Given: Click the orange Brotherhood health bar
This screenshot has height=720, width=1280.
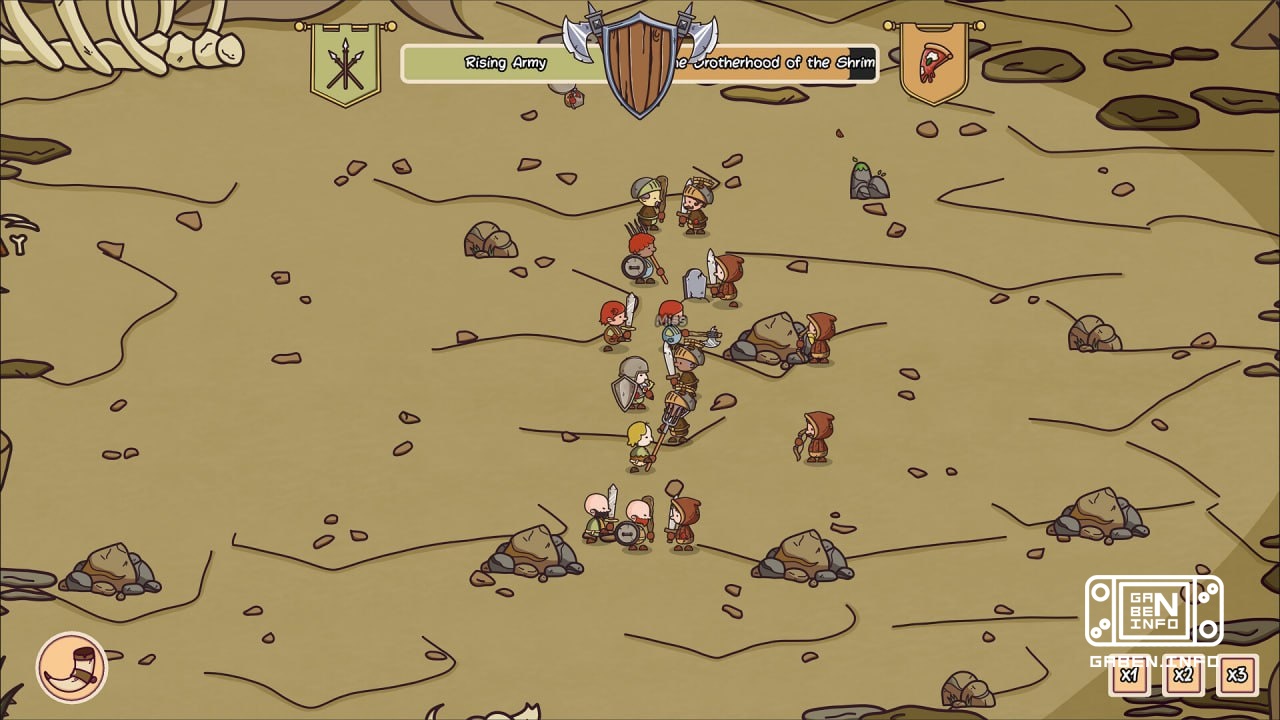Looking at the screenshot, I should pyautogui.click(x=850, y=63).
